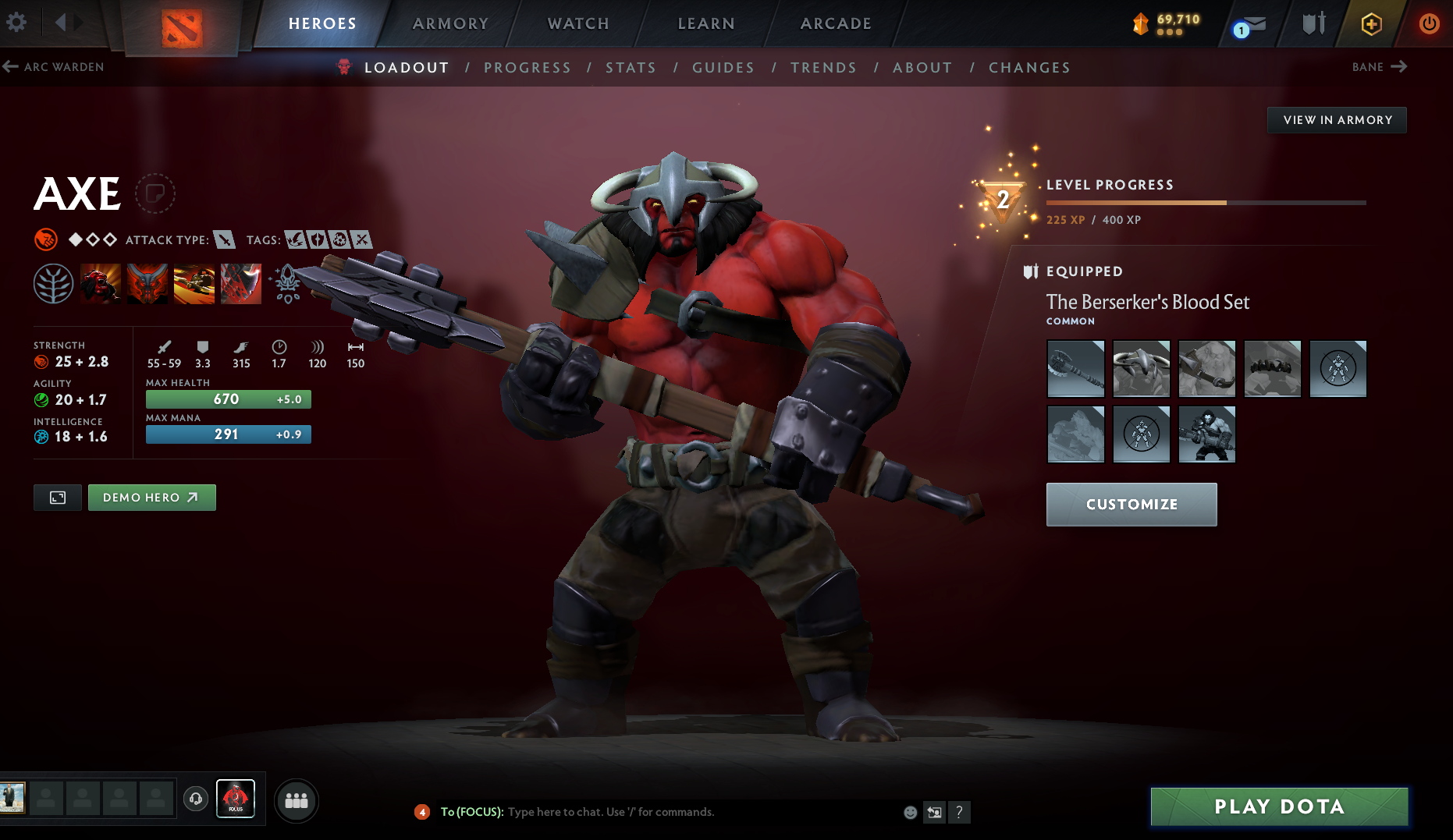The image size is (1453, 840).
Task: Select the weapon thumbnail in Berserker's Blood Set
Action: pos(1075,368)
